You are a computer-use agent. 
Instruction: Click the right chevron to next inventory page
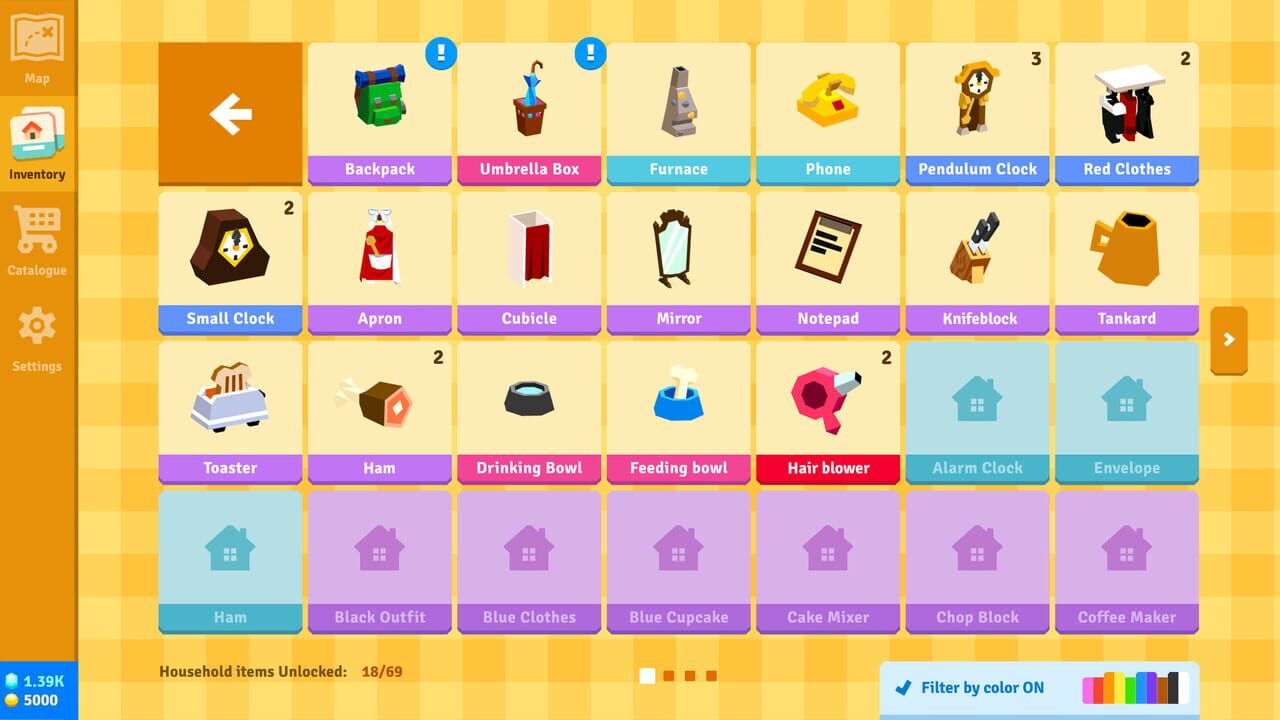coord(1229,341)
